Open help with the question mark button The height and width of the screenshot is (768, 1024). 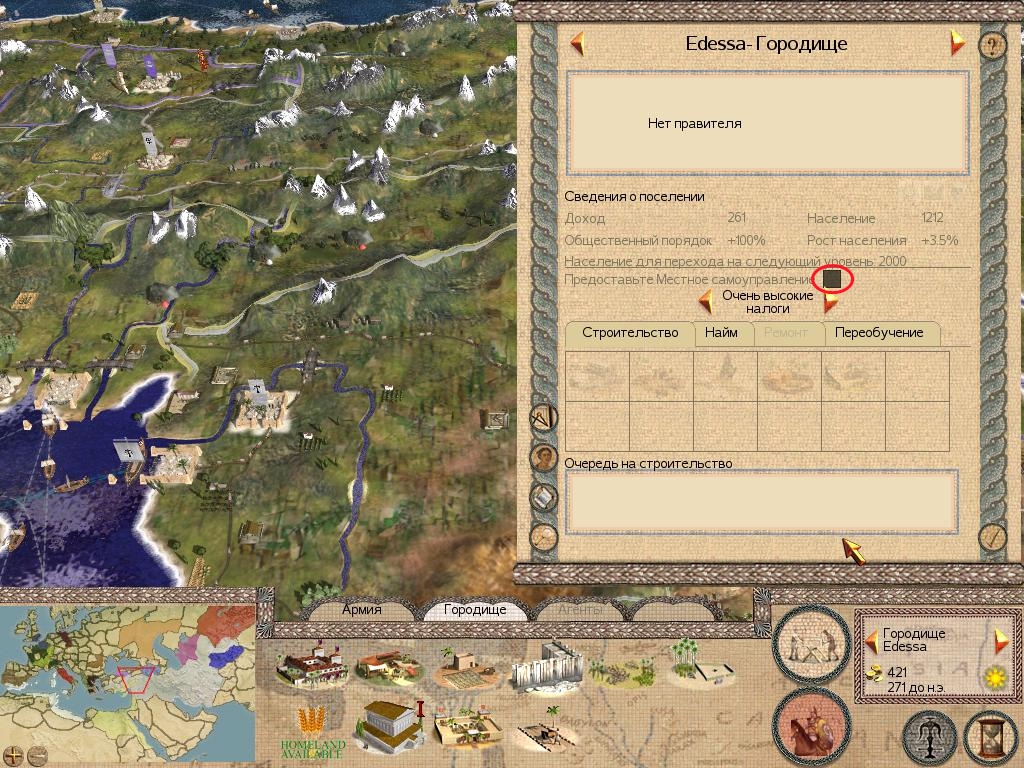point(990,46)
